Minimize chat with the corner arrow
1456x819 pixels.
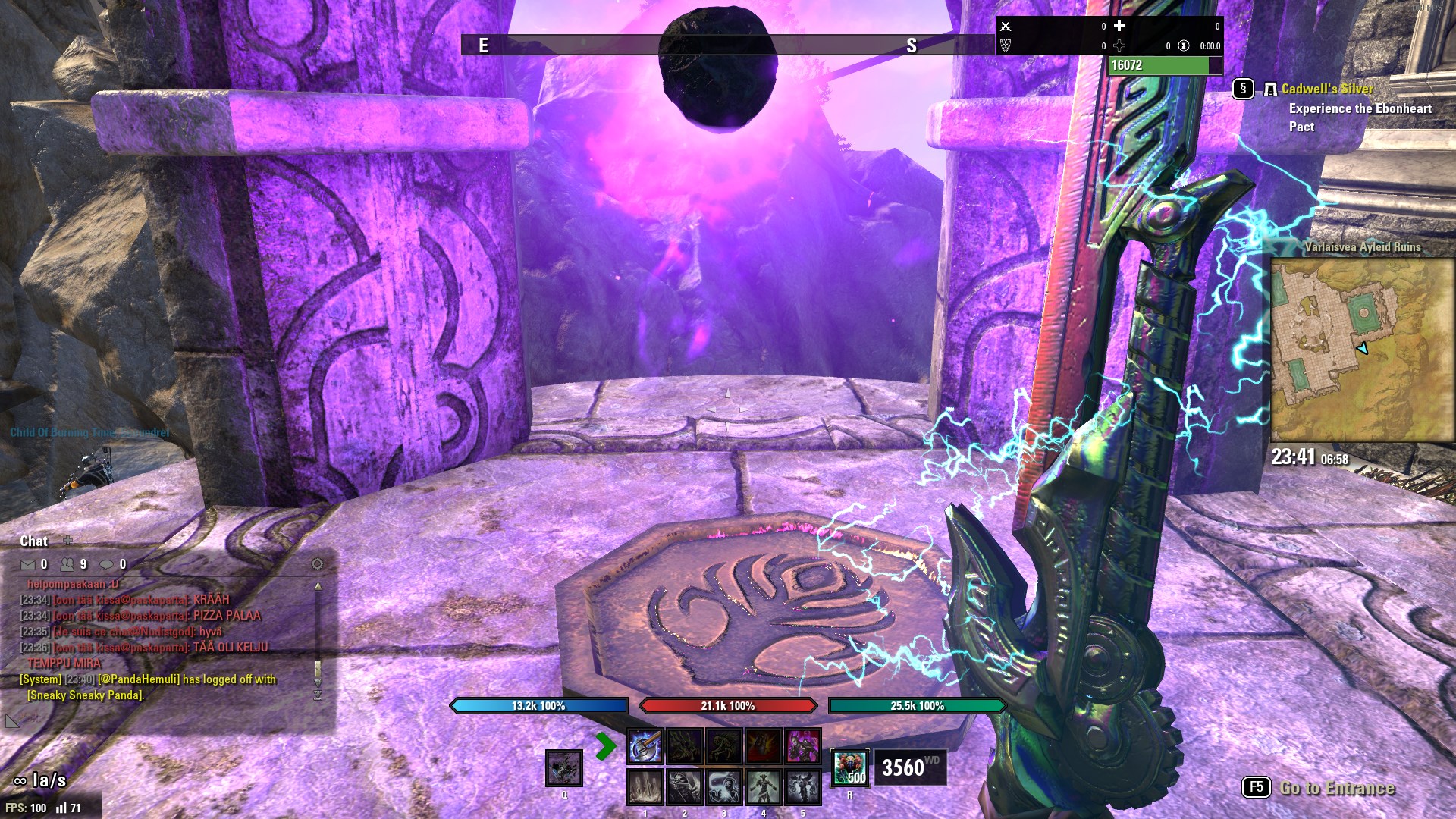(x=11, y=720)
